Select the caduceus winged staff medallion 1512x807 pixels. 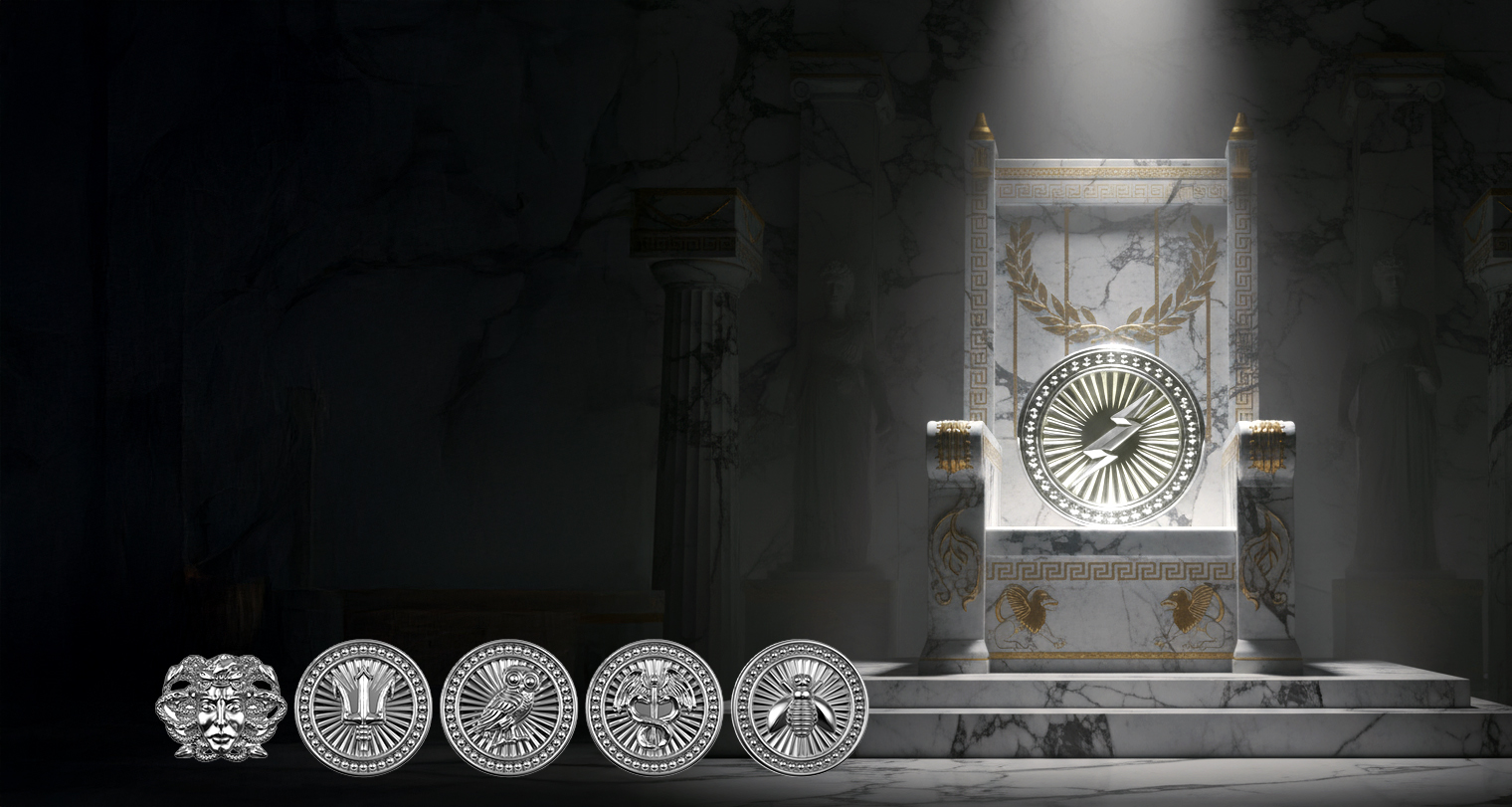654,707
